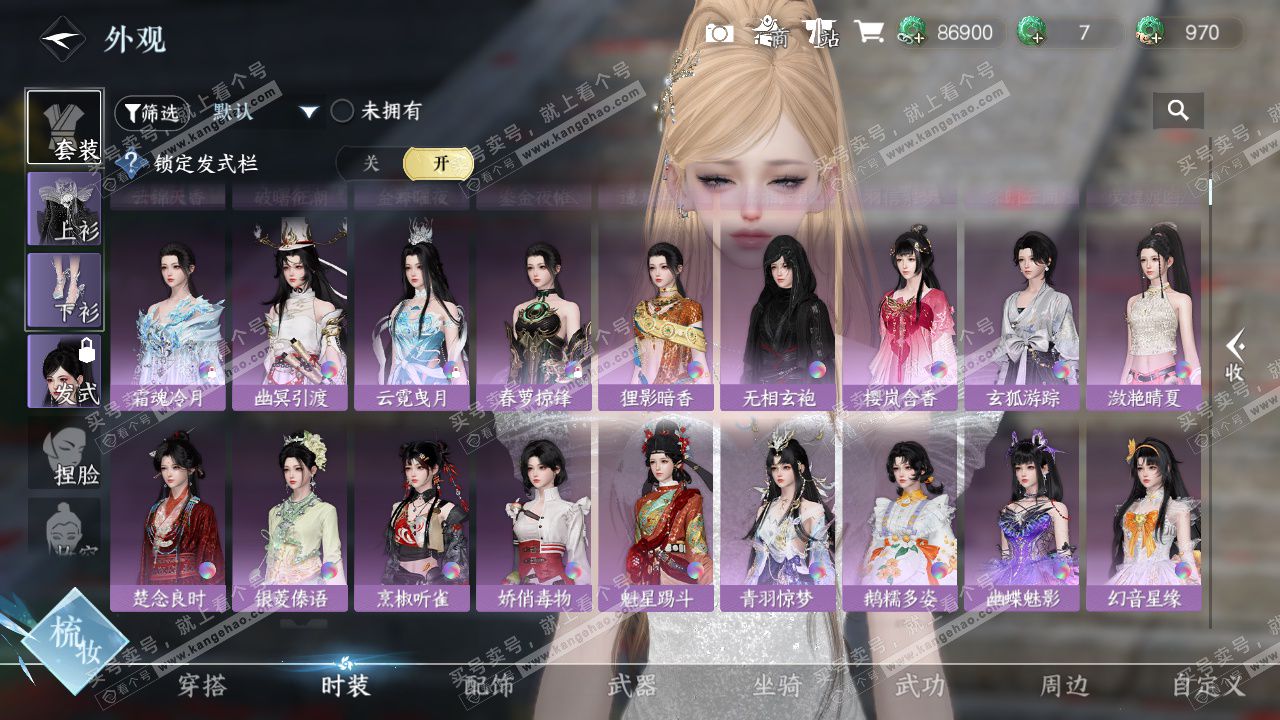The width and height of the screenshot is (1280, 720).
Task: Choose the 霜魂今月 outfit
Action: pos(168,316)
